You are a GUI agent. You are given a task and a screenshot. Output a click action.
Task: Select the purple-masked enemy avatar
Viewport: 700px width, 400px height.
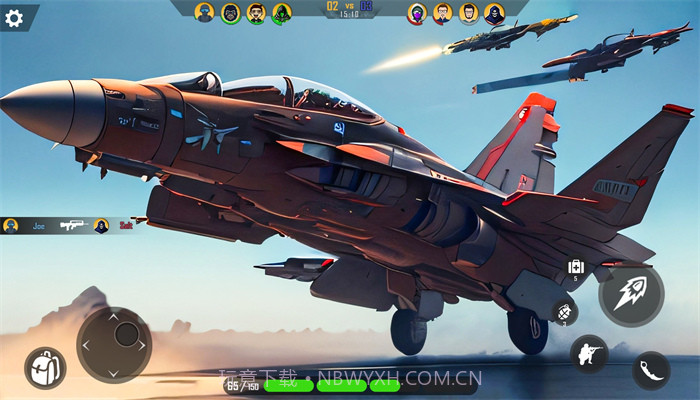(417, 13)
